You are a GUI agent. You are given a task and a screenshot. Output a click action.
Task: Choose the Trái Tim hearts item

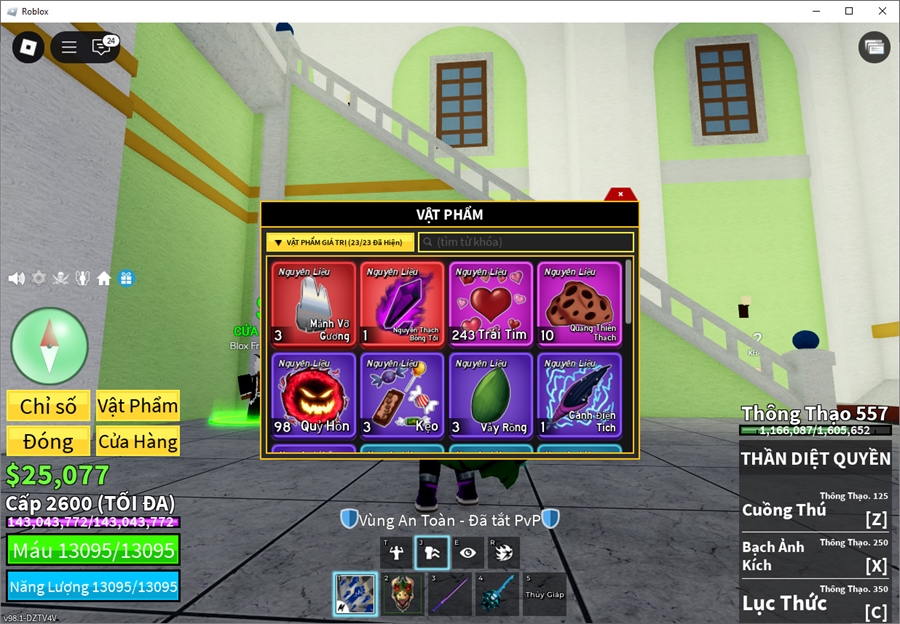(491, 304)
